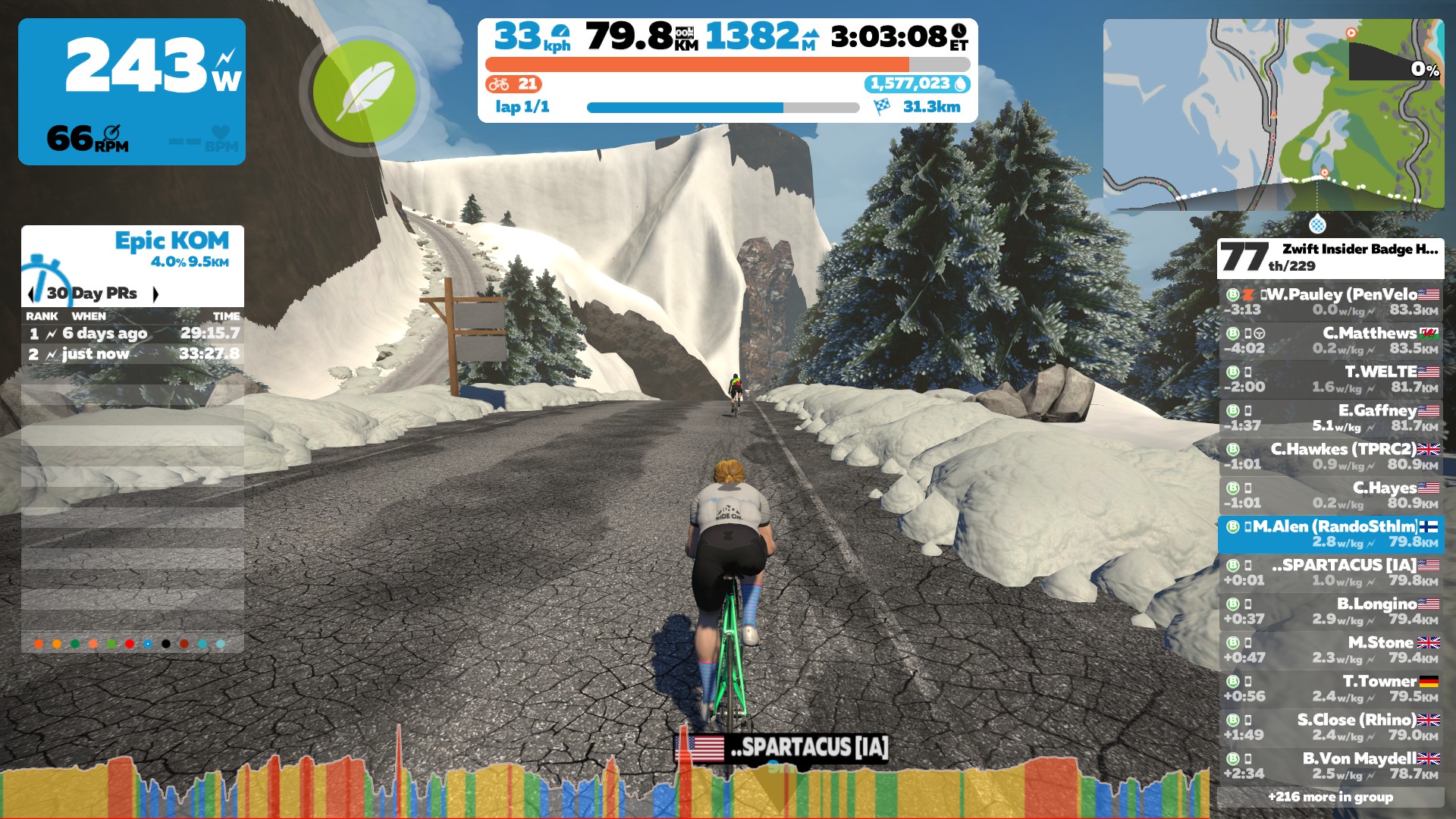Show previous Epic KOM leaderboard view
This screenshot has width=1456, height=819.
click(31, 293)
